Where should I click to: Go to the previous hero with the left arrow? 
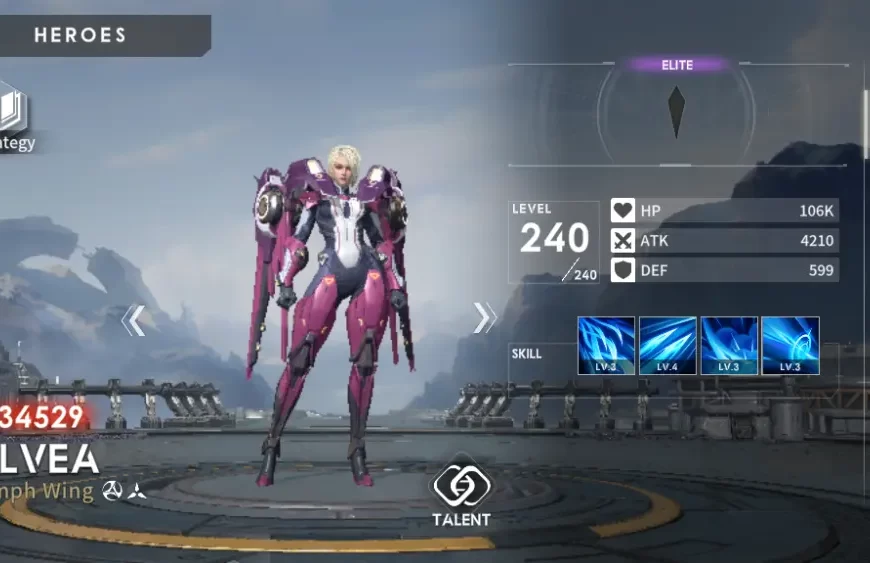[x=134, y=320]
